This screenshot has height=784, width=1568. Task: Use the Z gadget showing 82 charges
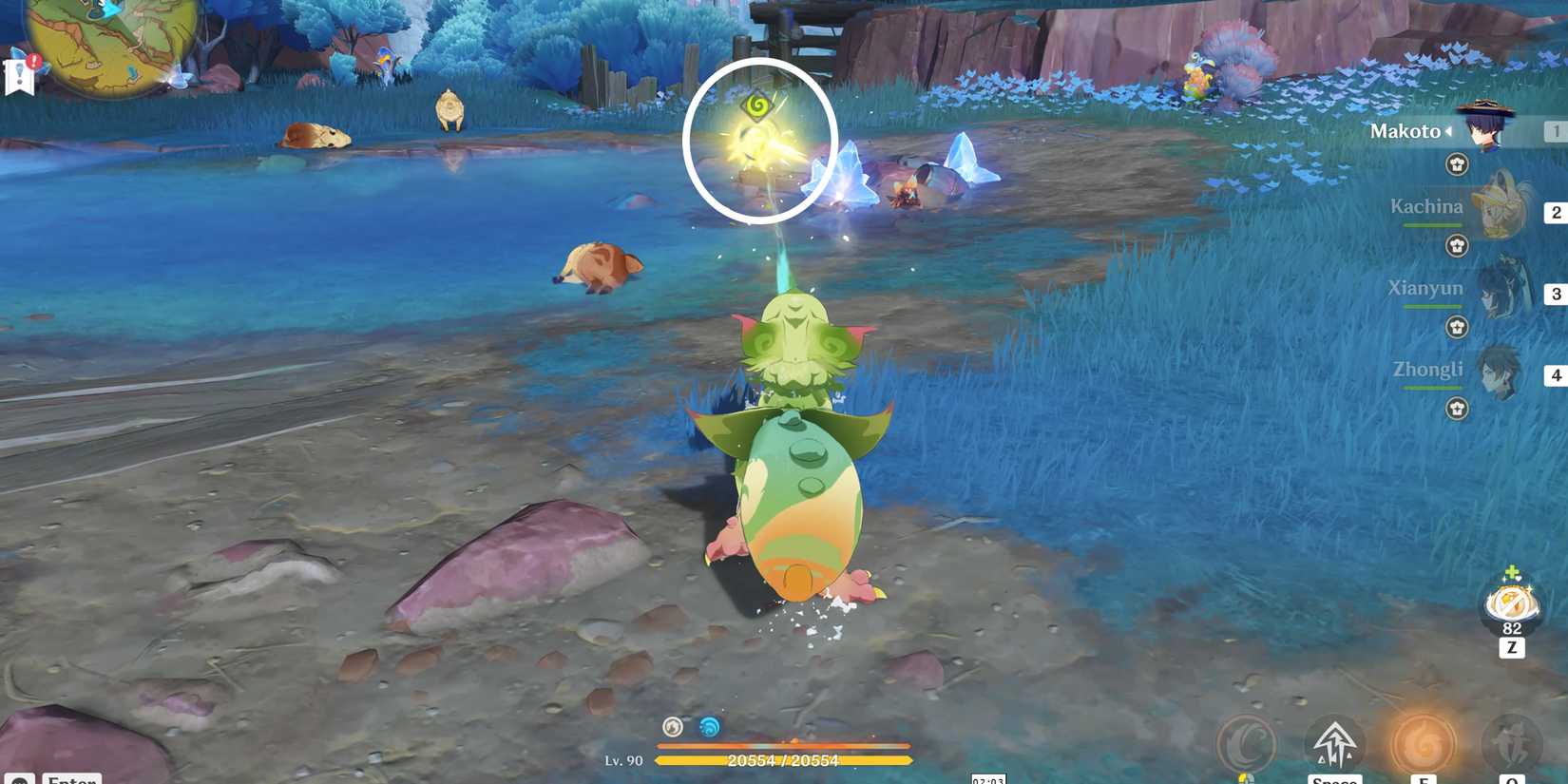point(1509,603)
